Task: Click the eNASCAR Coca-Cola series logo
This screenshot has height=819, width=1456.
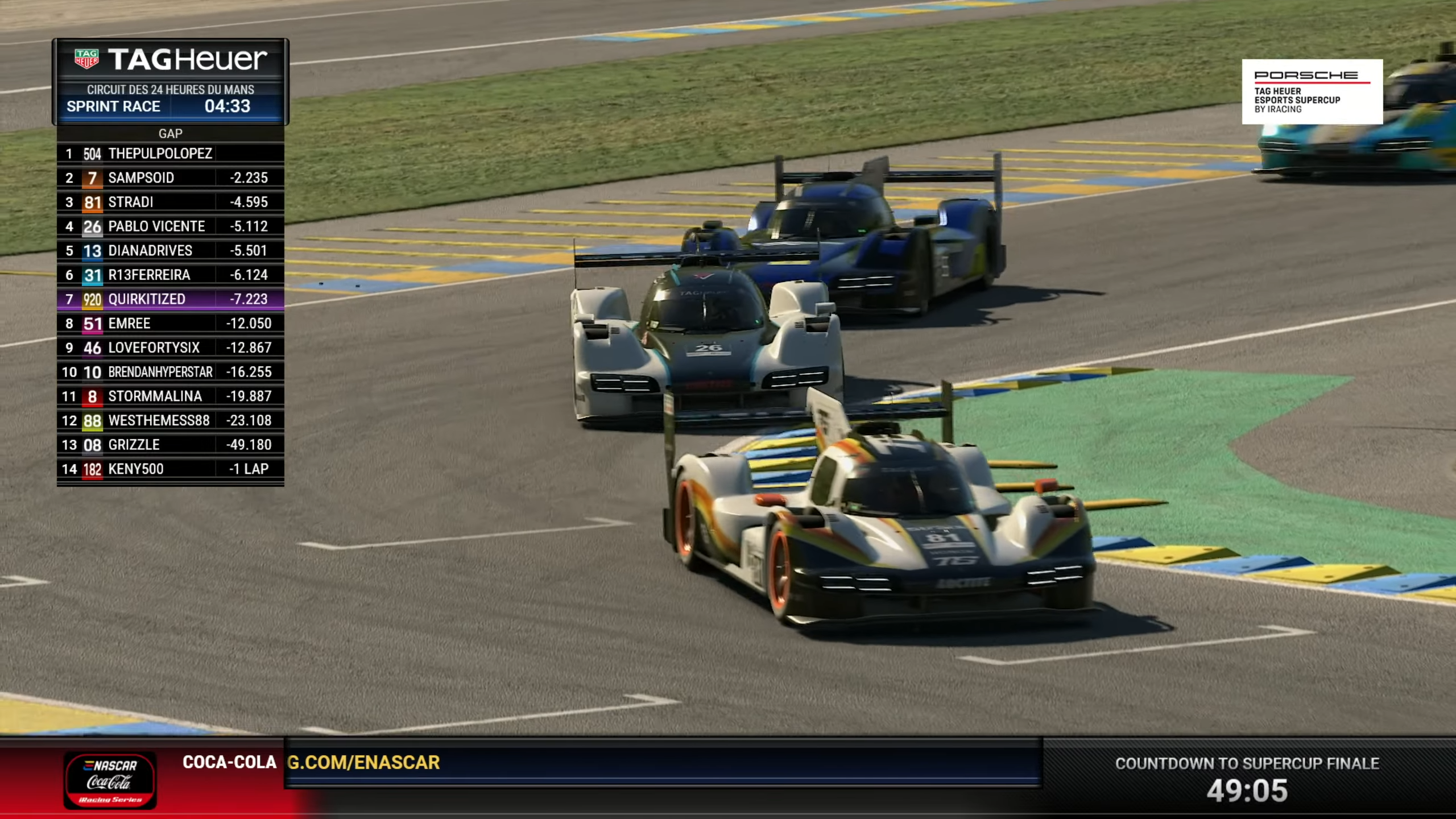Action: click(x=110, y=780)
